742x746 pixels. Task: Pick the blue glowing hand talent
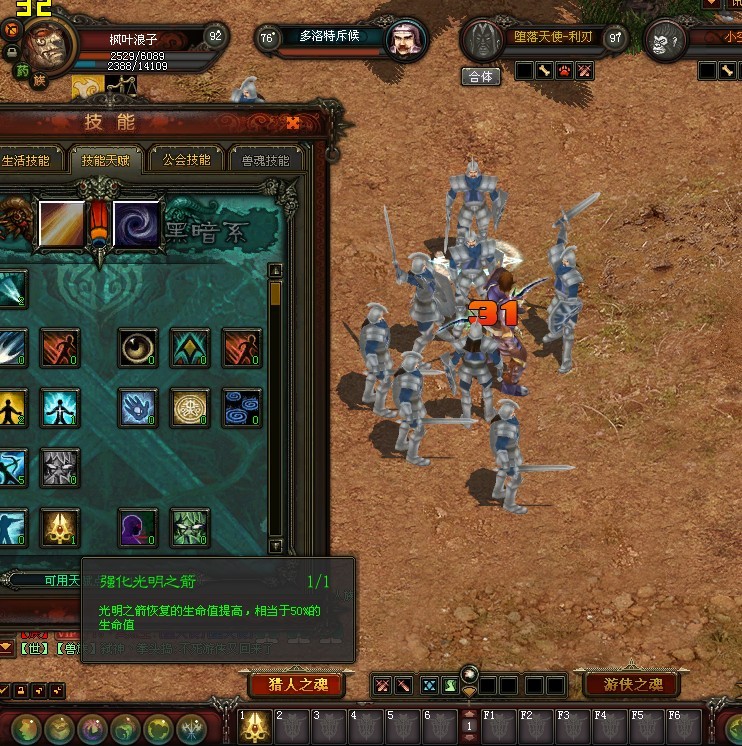click(138, 408)
